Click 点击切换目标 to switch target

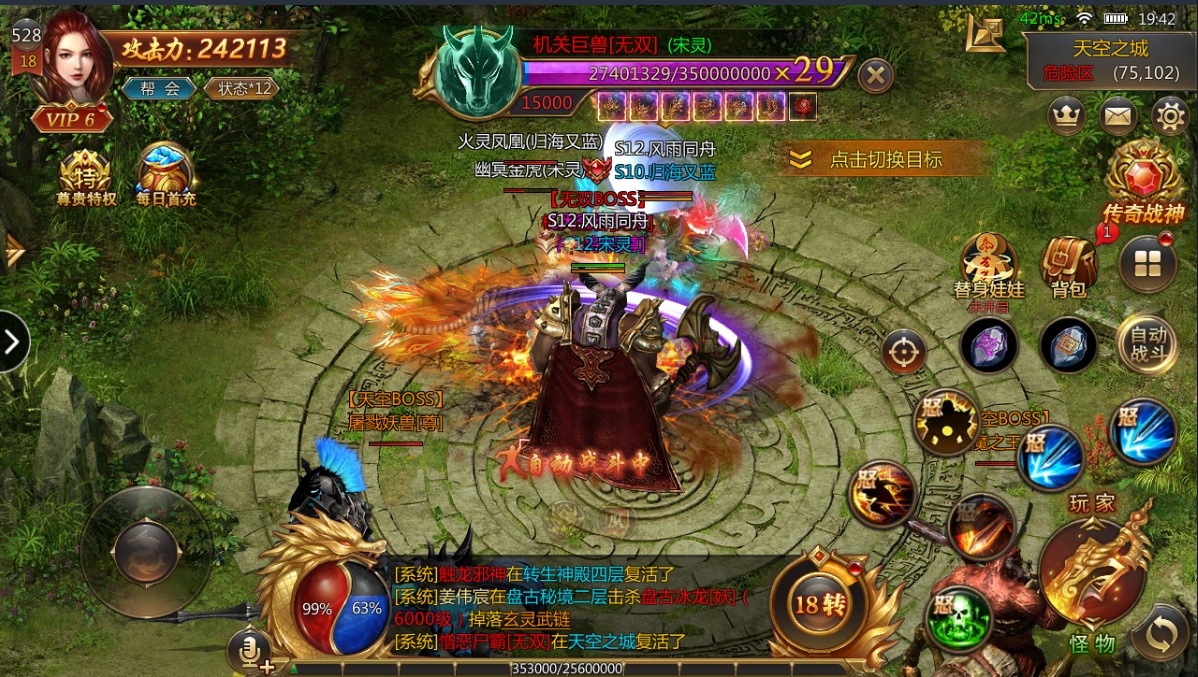pyautogui.click(x=883, y=160)
